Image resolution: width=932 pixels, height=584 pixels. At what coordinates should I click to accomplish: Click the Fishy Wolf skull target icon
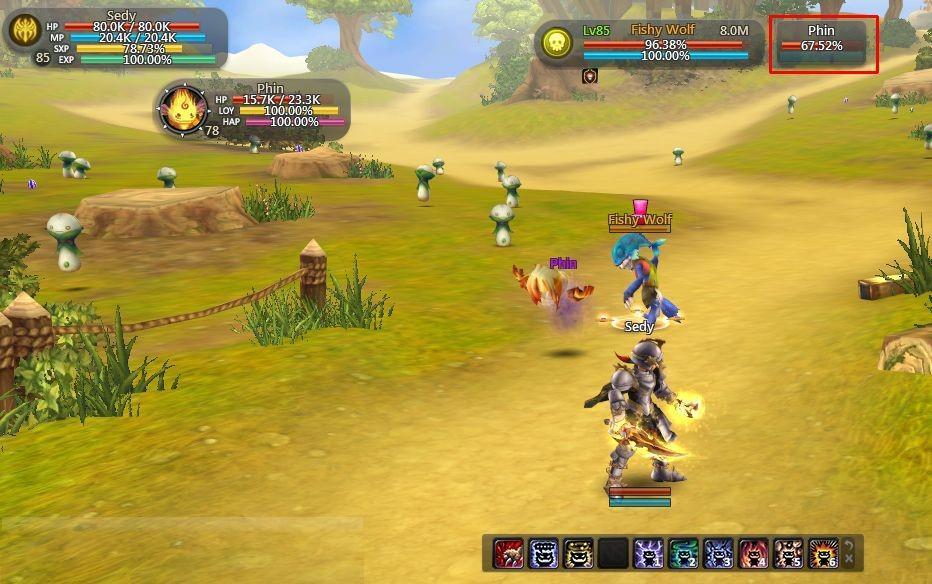coord(558,42)
